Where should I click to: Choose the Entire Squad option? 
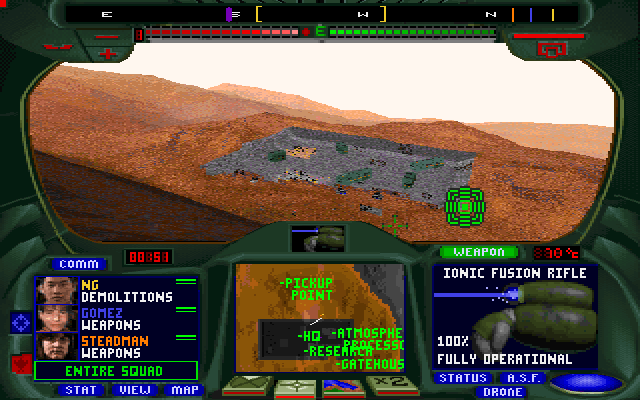click(116, 370)
